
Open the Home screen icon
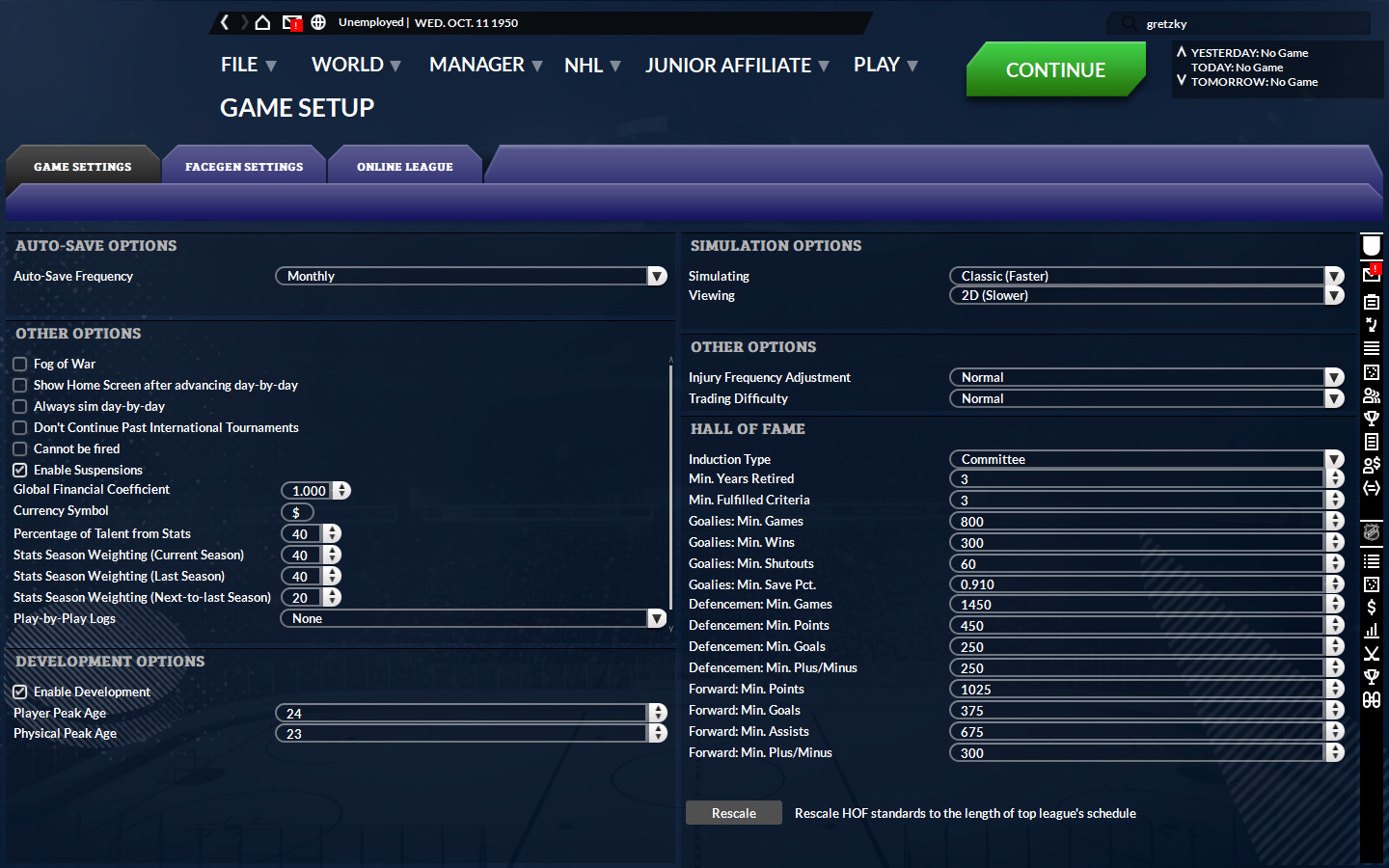point(261,20)
